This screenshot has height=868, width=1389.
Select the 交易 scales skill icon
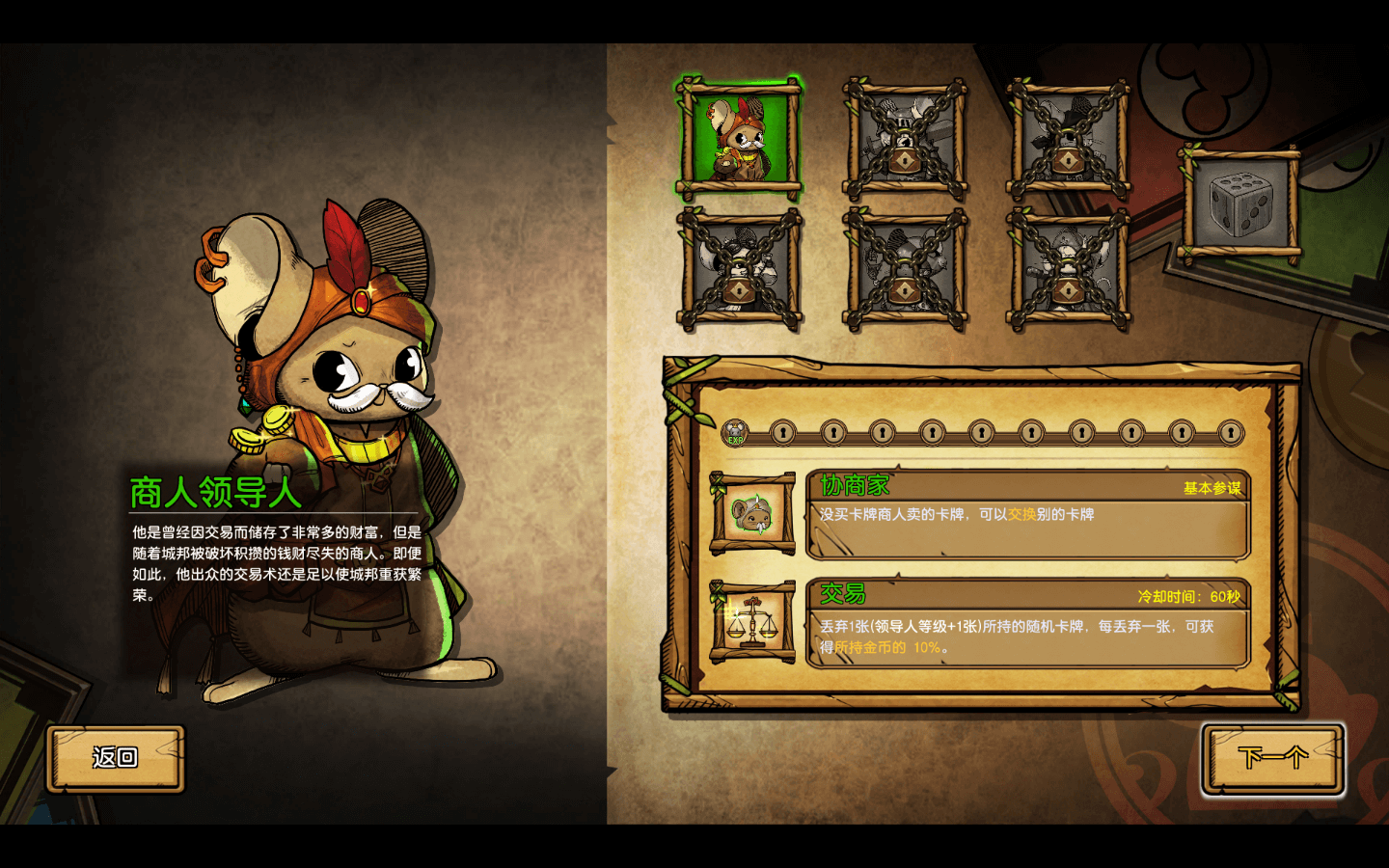(x=752, y=622)
